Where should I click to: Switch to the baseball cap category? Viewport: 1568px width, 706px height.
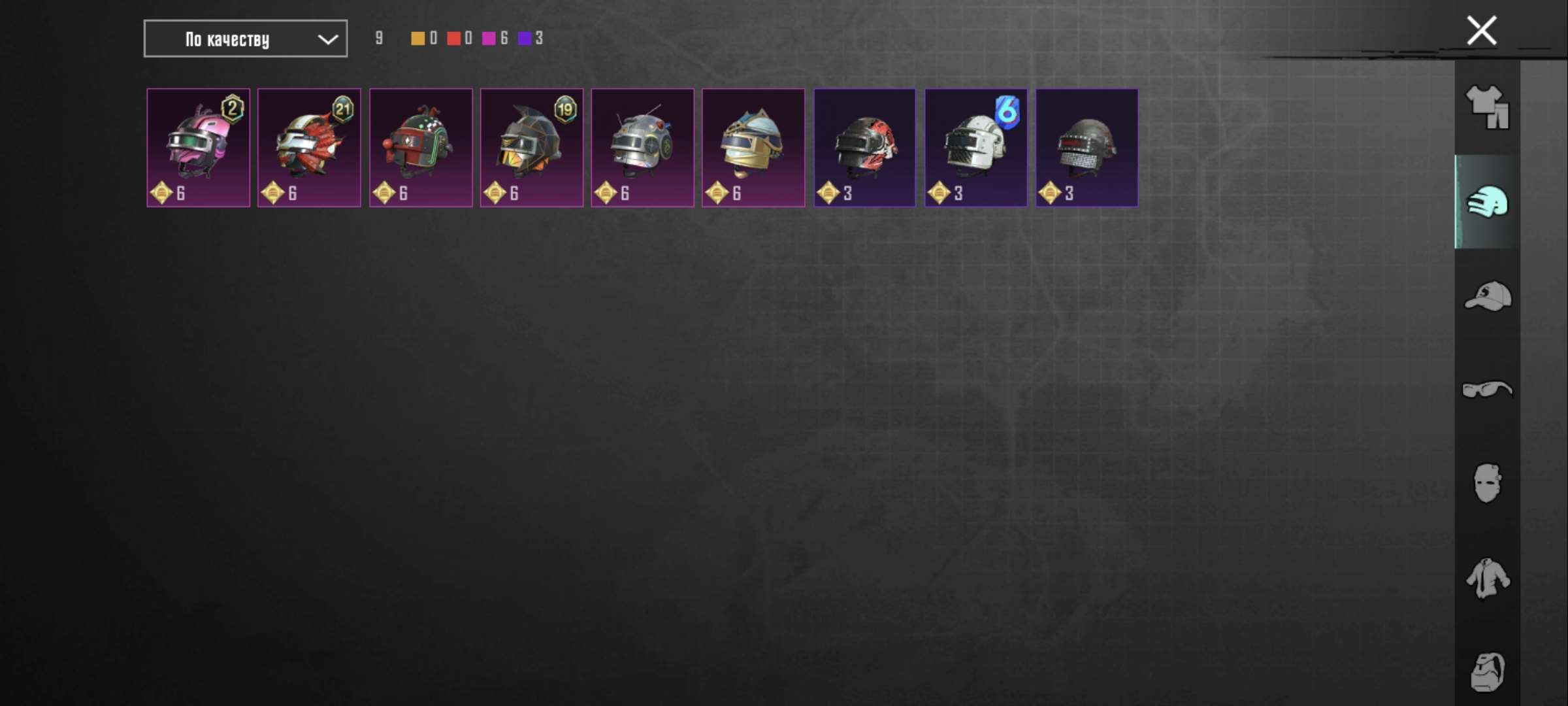click(x=1487, y=297)
